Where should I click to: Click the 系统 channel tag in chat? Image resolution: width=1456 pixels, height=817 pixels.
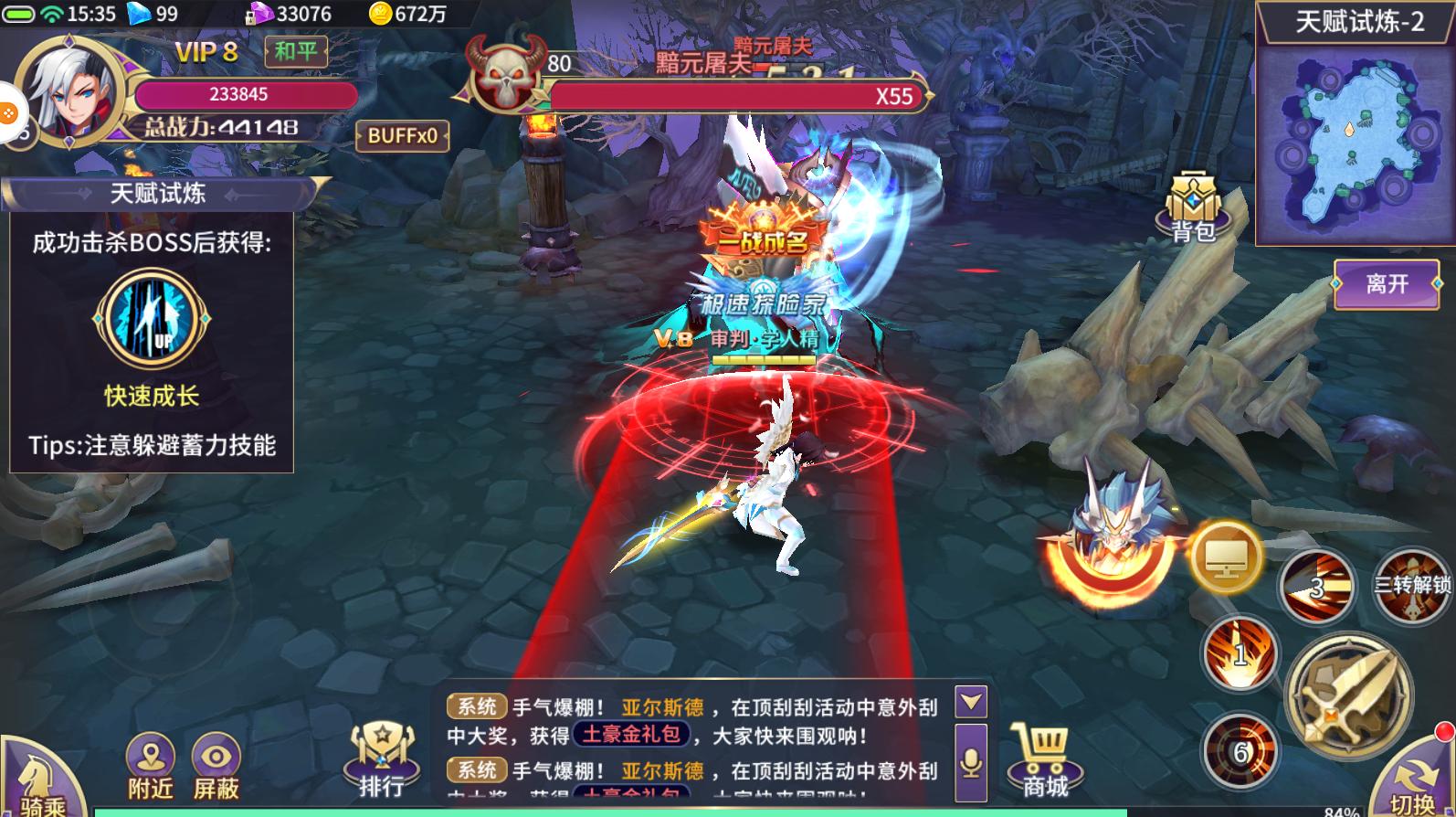click(476, 706)
